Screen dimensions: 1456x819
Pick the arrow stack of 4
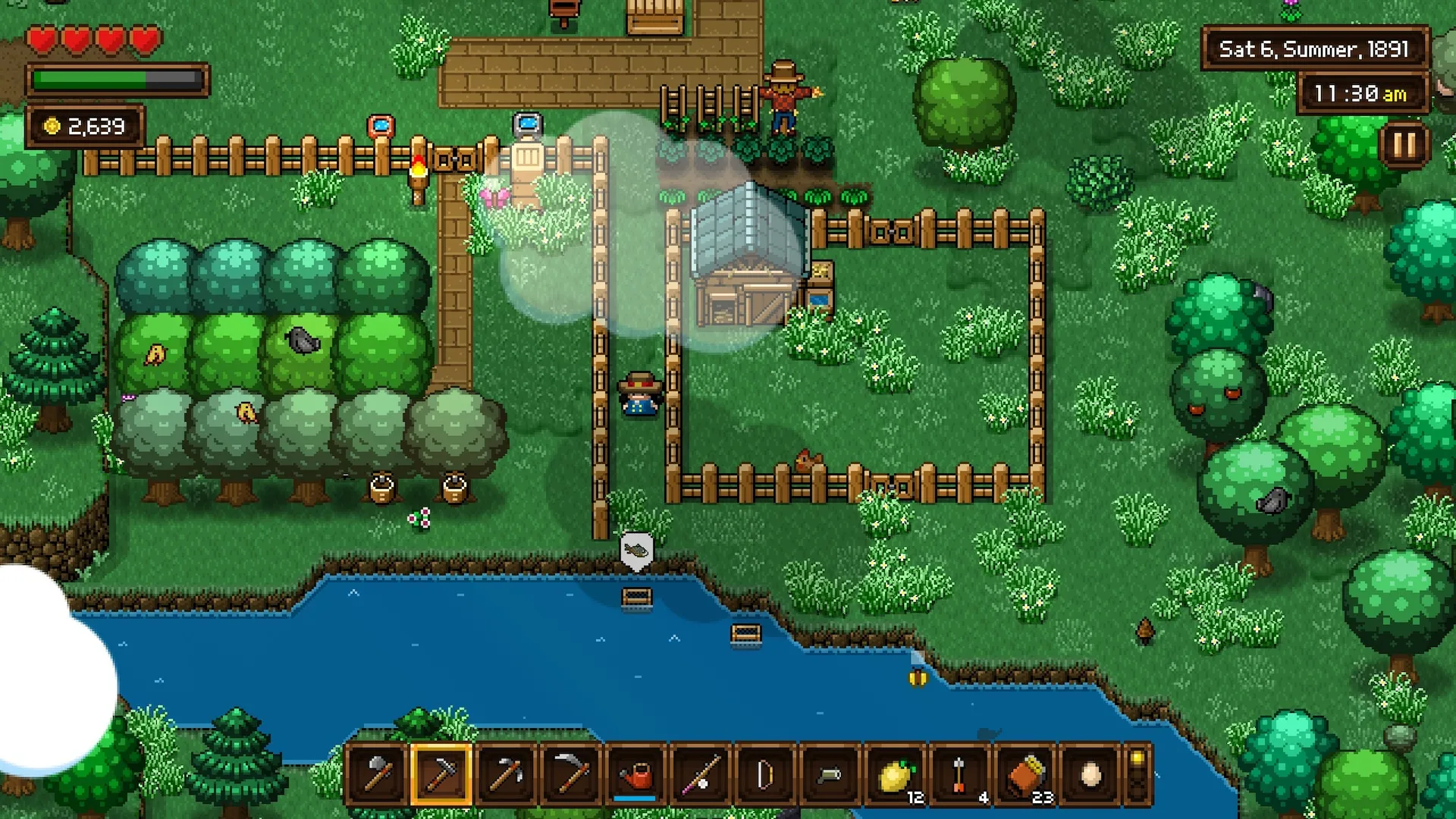point(959,774)
